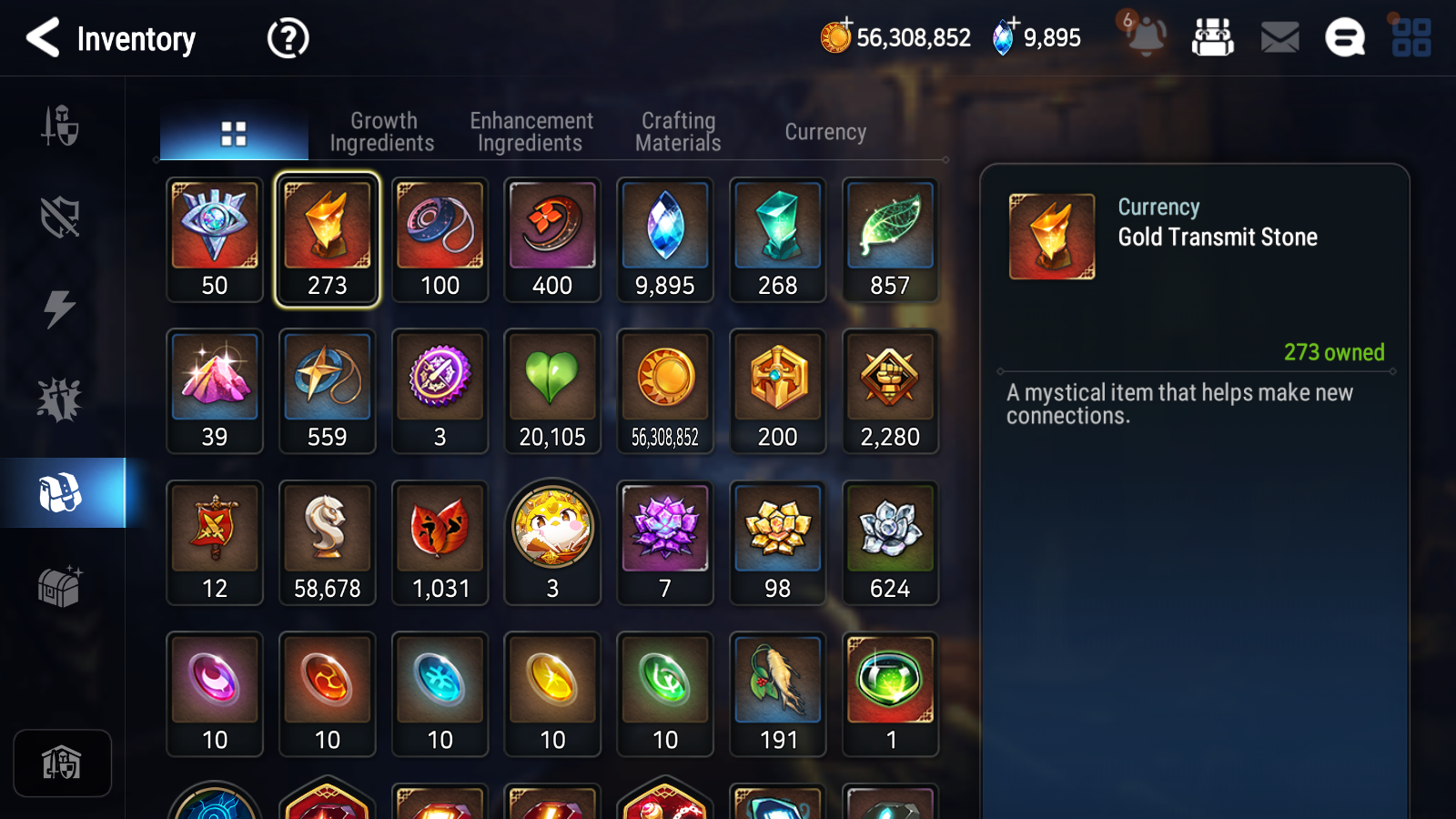Select the Inventory backpack sidebar icon
1456x819 pixels.
tap(60, 494)
